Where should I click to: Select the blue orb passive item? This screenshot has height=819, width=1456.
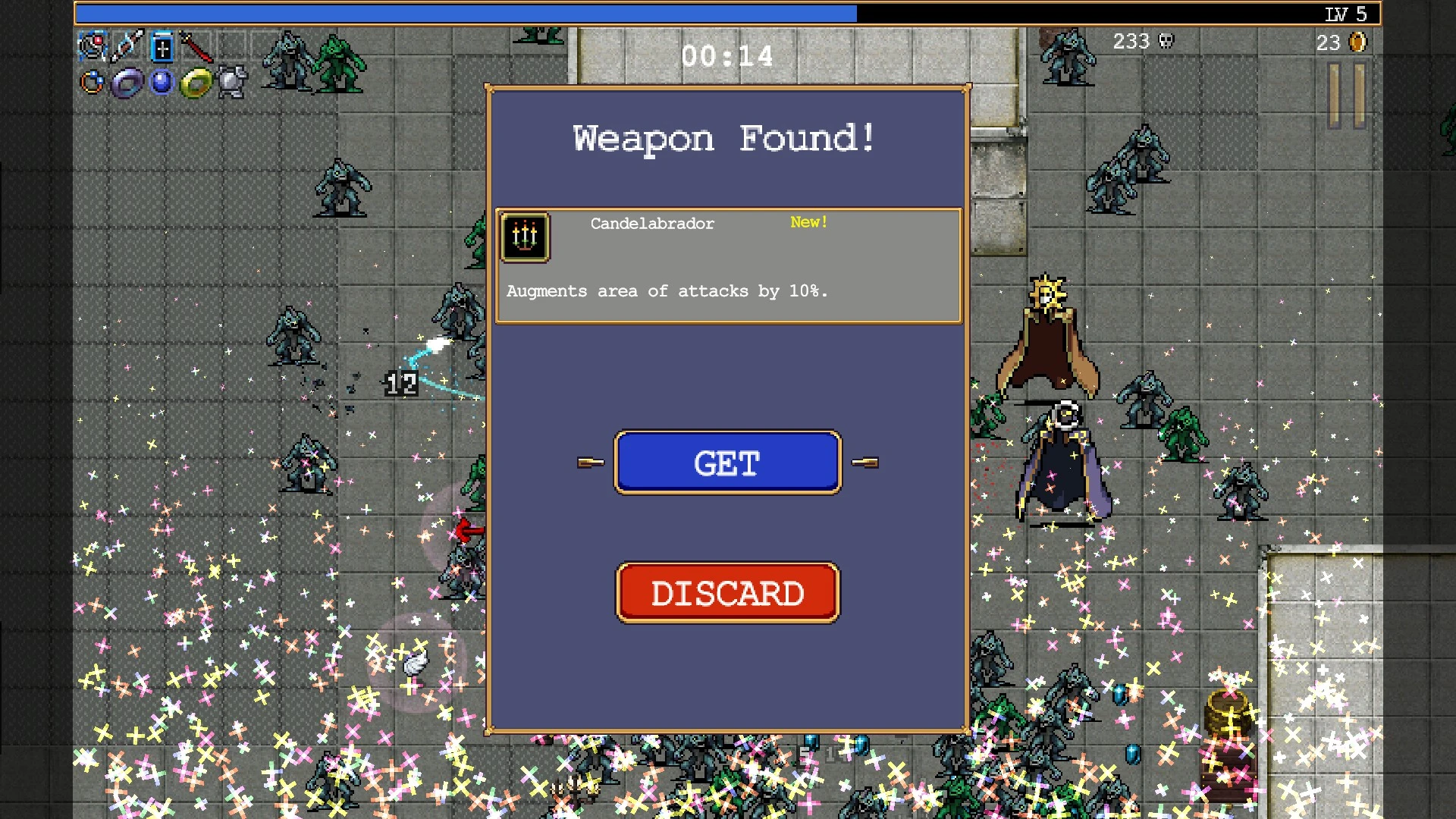click(162, 82)
